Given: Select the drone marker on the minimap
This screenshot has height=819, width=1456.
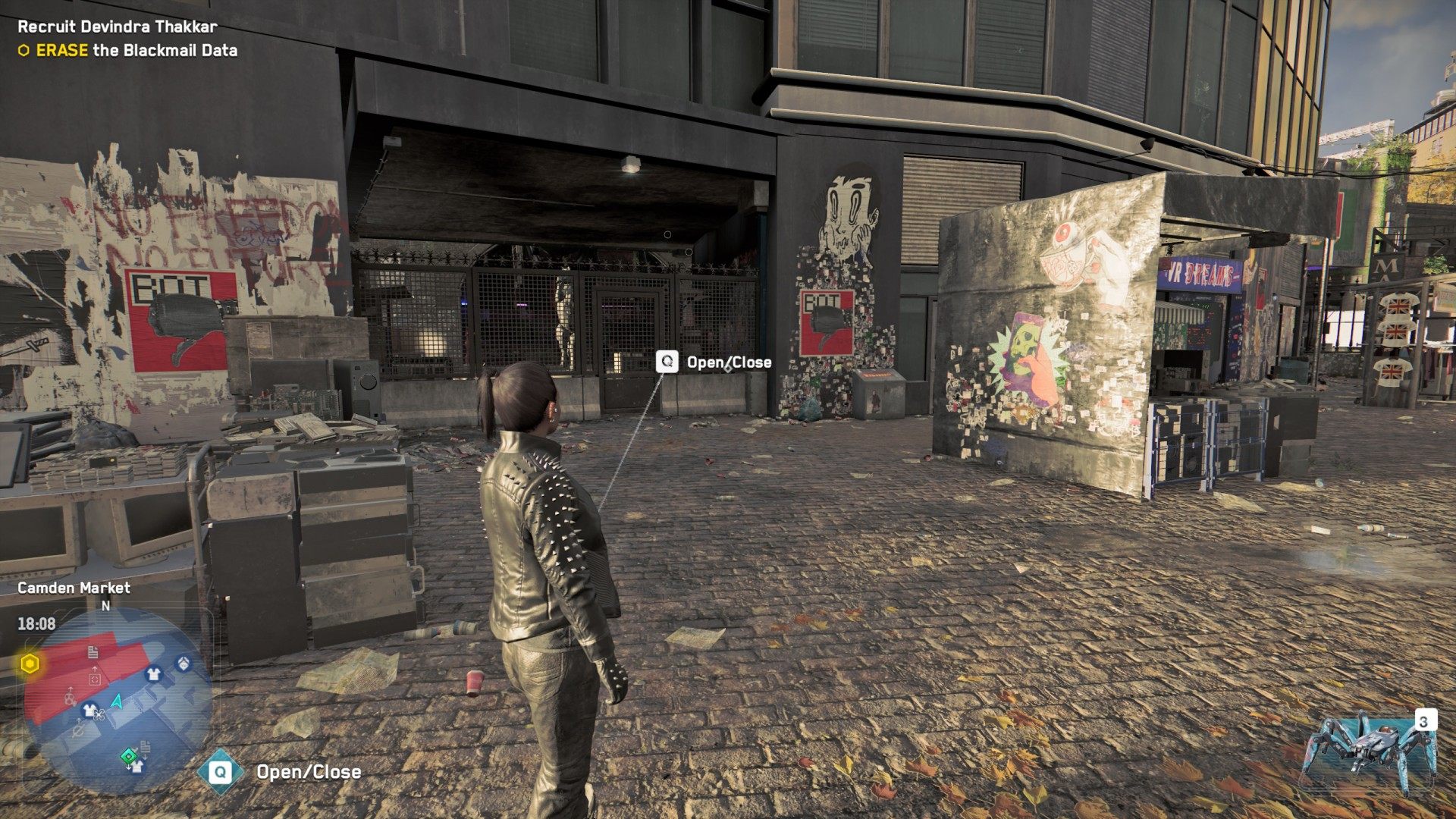Looking at the screenshot, I should (x=99, y=714).
